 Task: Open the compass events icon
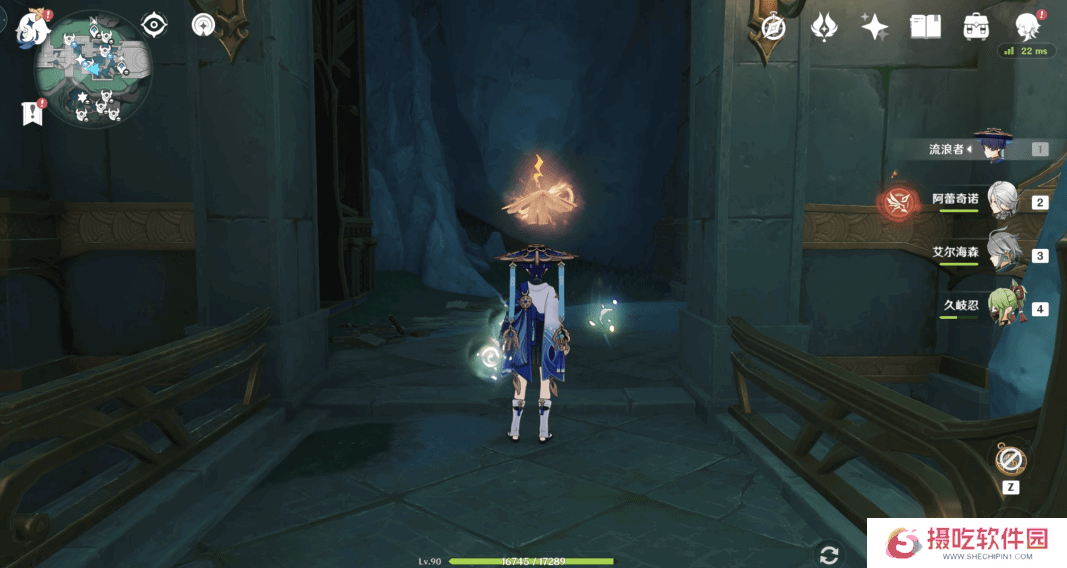tap(772, 27)
